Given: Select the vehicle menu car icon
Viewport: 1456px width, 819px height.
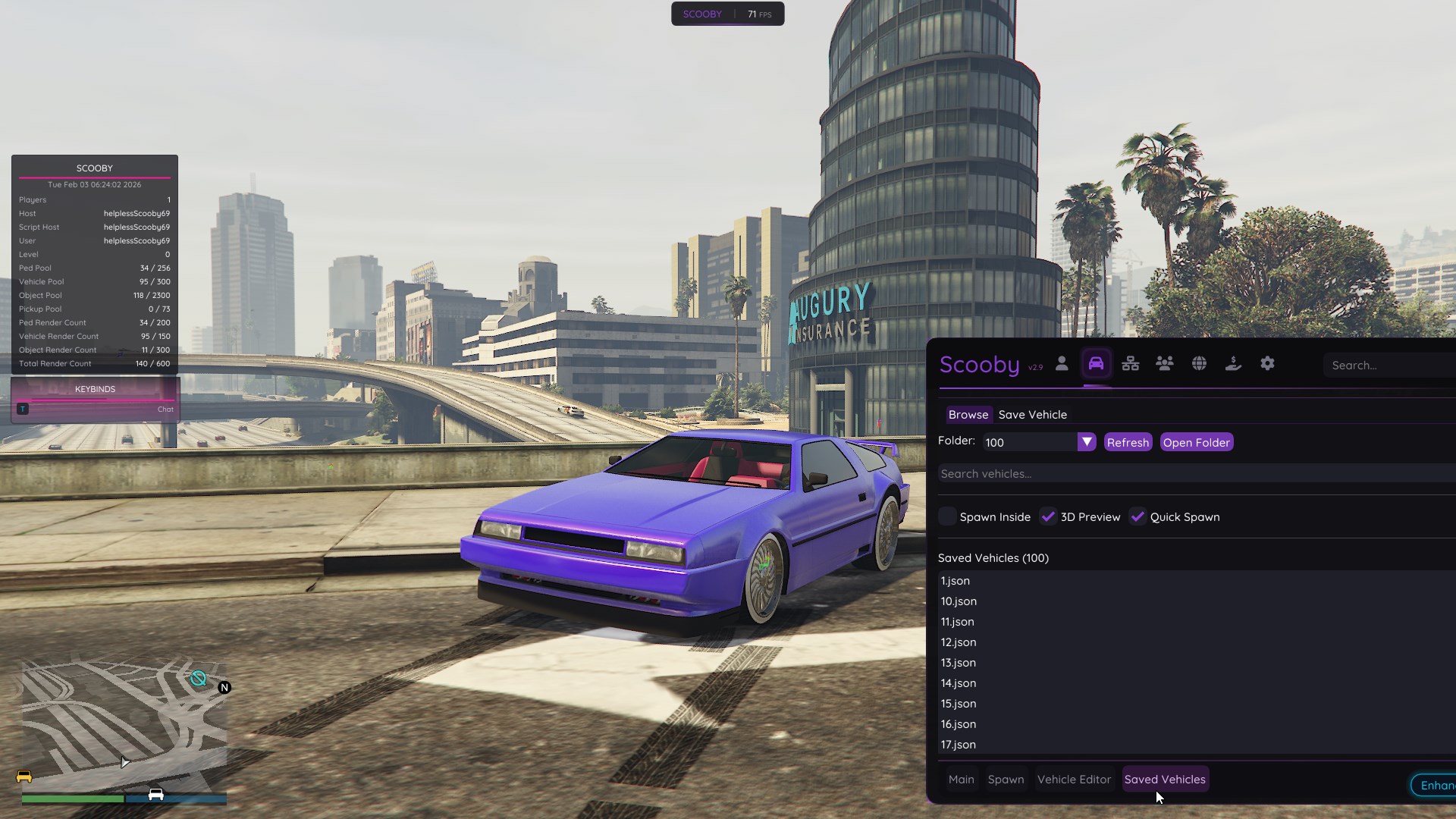Looking at the screenshot, I should pos(1096,362).
